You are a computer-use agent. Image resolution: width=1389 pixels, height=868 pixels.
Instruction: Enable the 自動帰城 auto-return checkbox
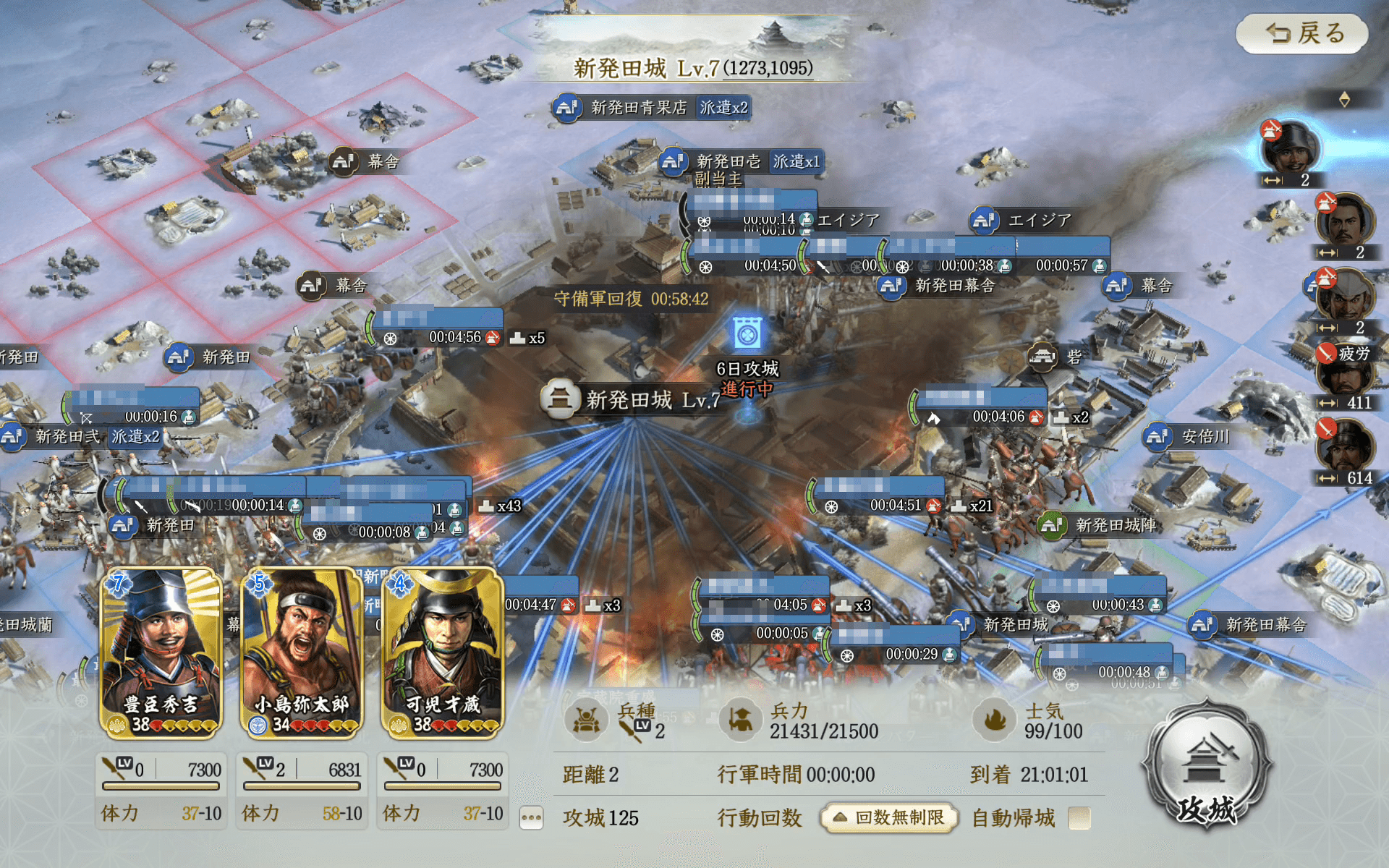(1081, 818)
